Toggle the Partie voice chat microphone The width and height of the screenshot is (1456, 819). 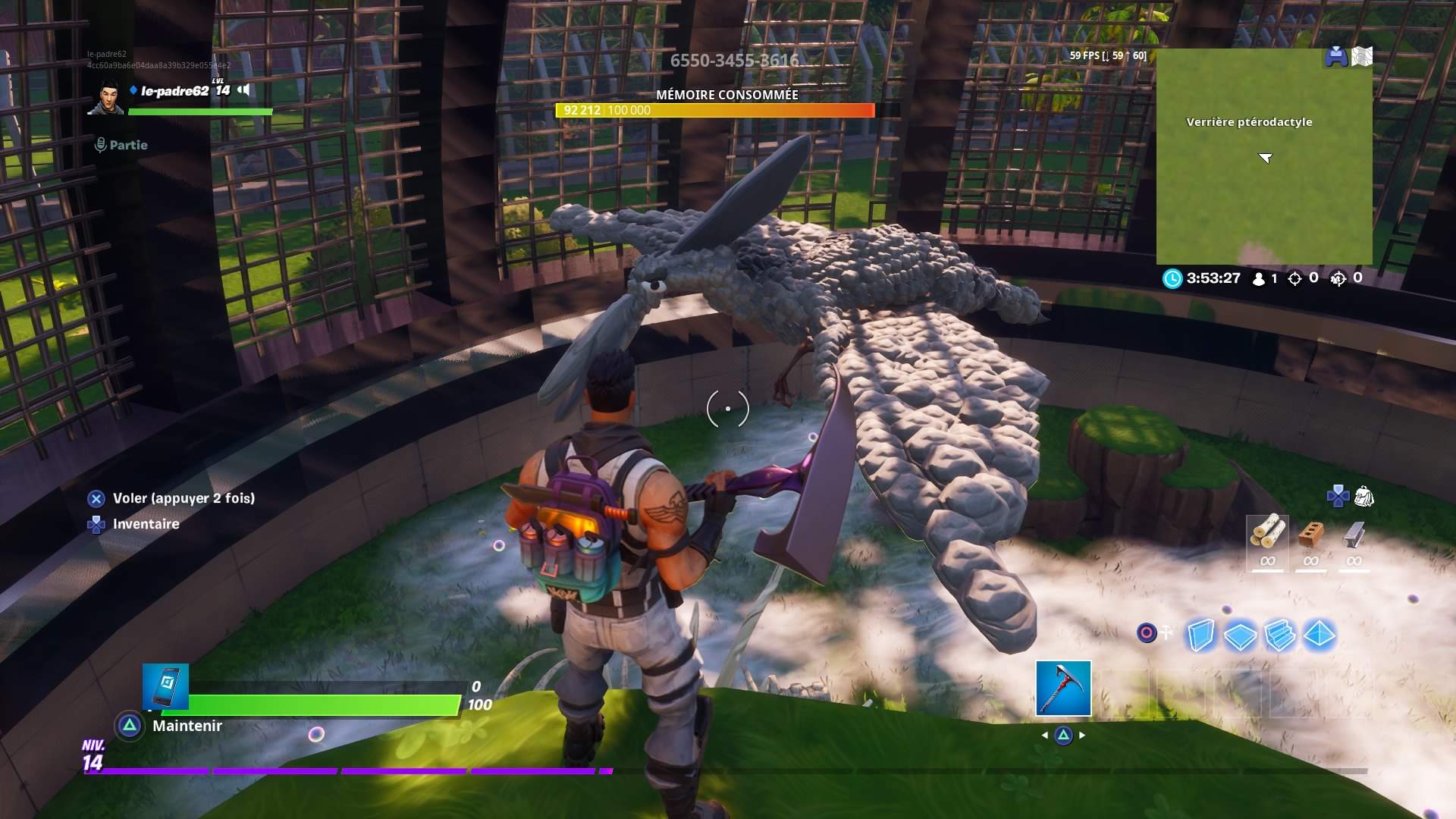click(100, 145)
